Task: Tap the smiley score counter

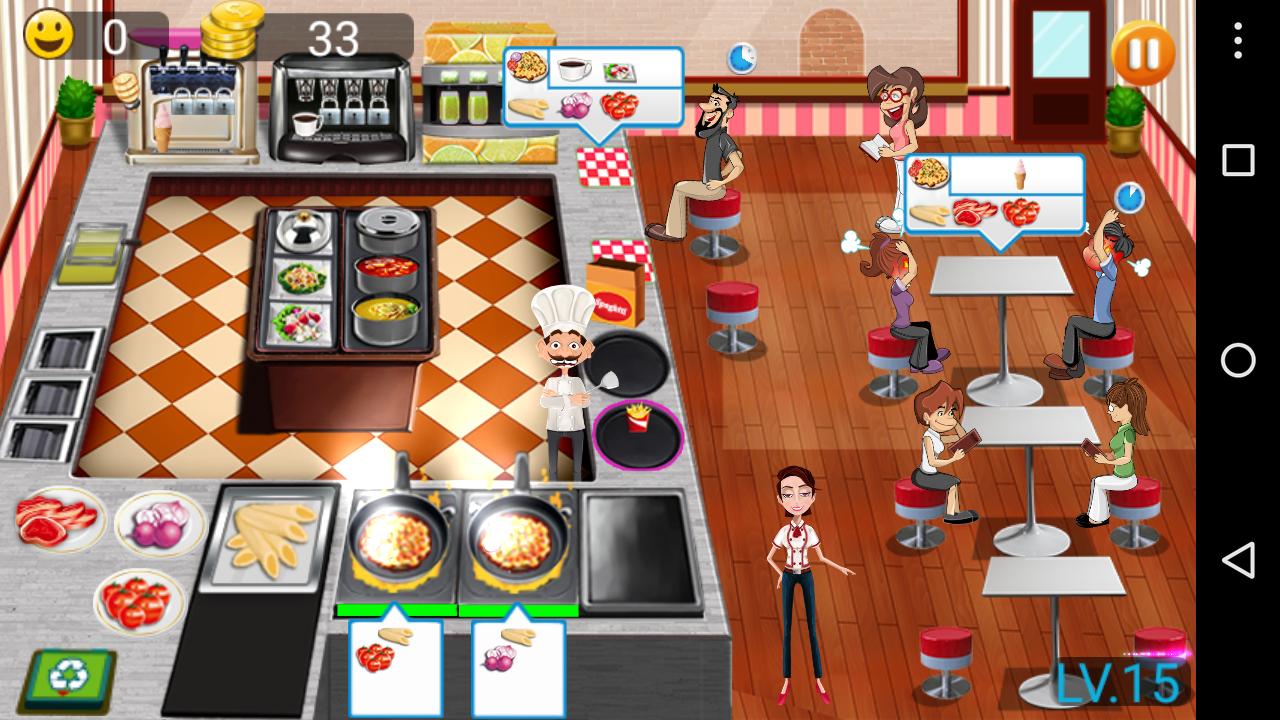Action: tap(50, 35)
